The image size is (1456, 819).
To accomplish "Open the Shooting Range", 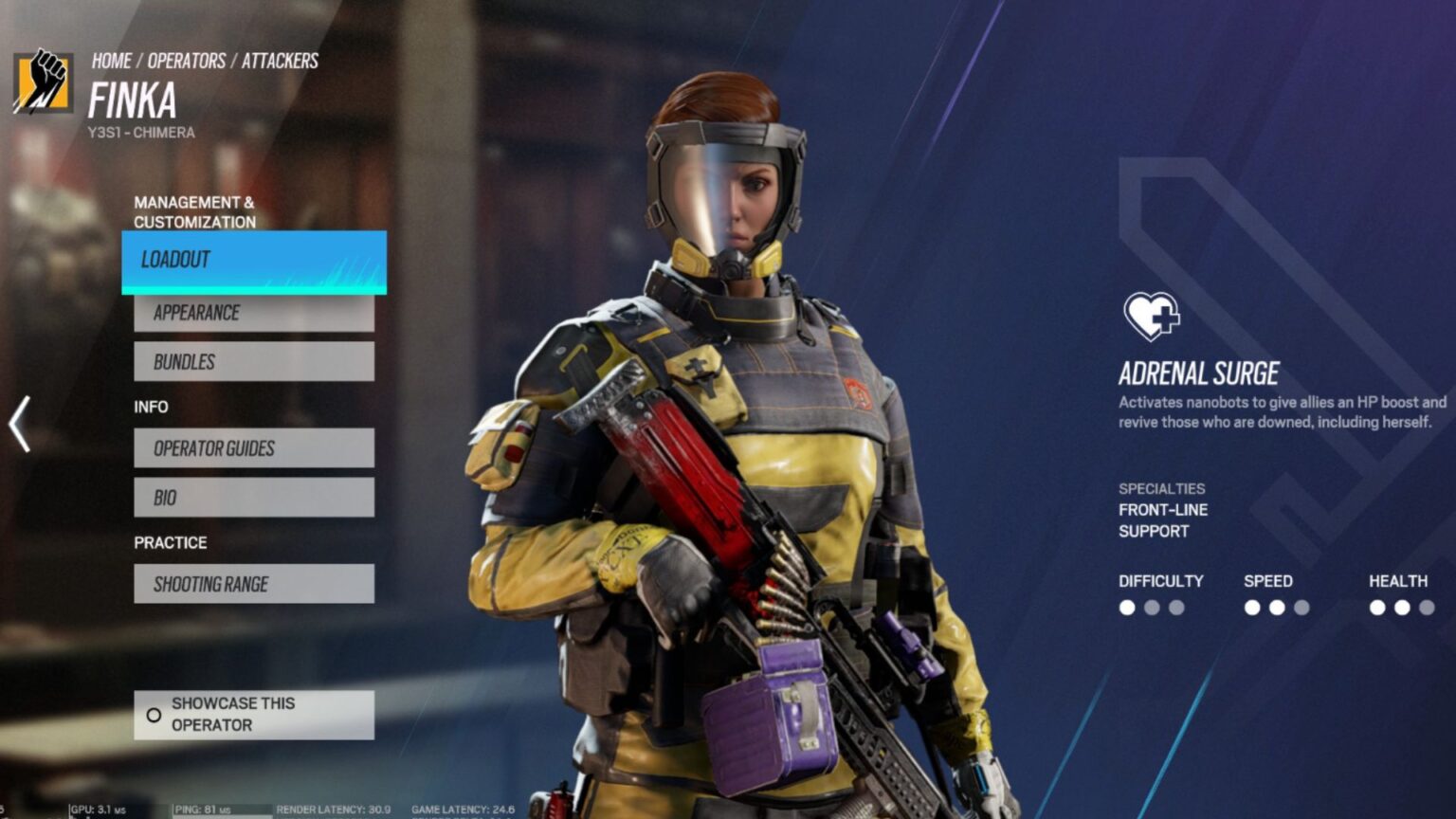I will [x=254, y=584].
